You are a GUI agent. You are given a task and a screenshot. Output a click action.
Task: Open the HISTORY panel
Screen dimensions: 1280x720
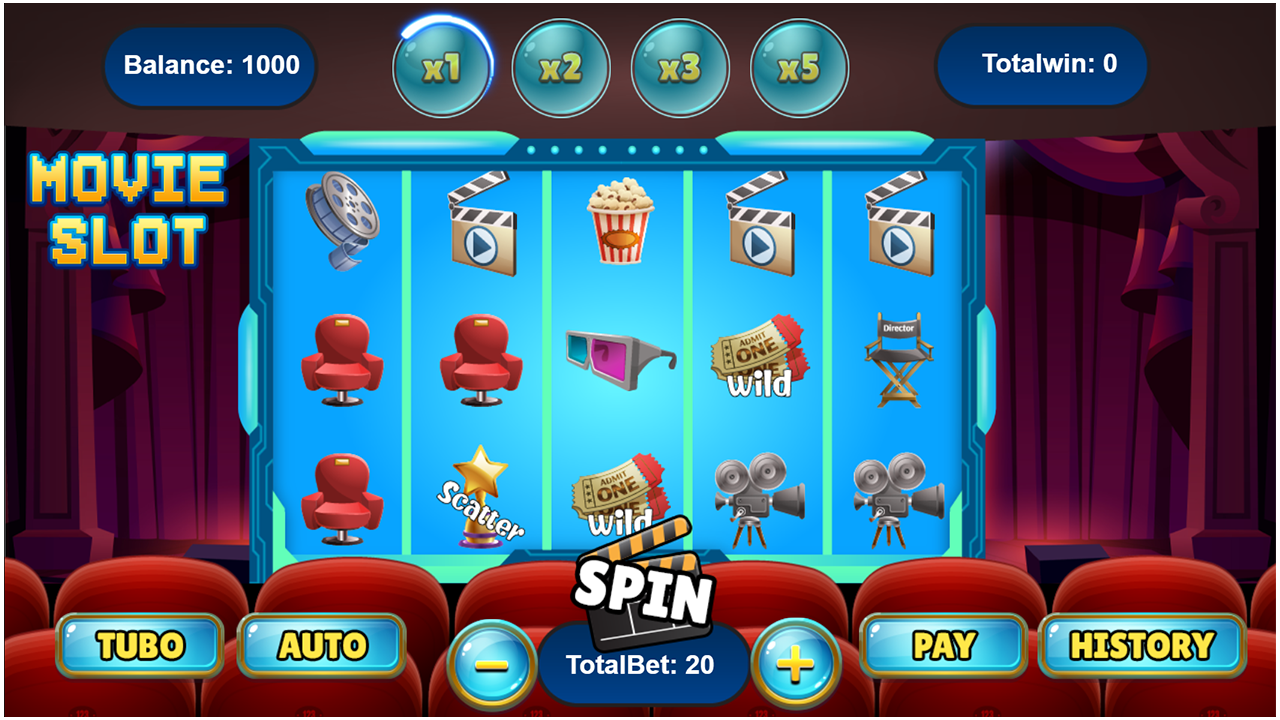click(1144, 644)
